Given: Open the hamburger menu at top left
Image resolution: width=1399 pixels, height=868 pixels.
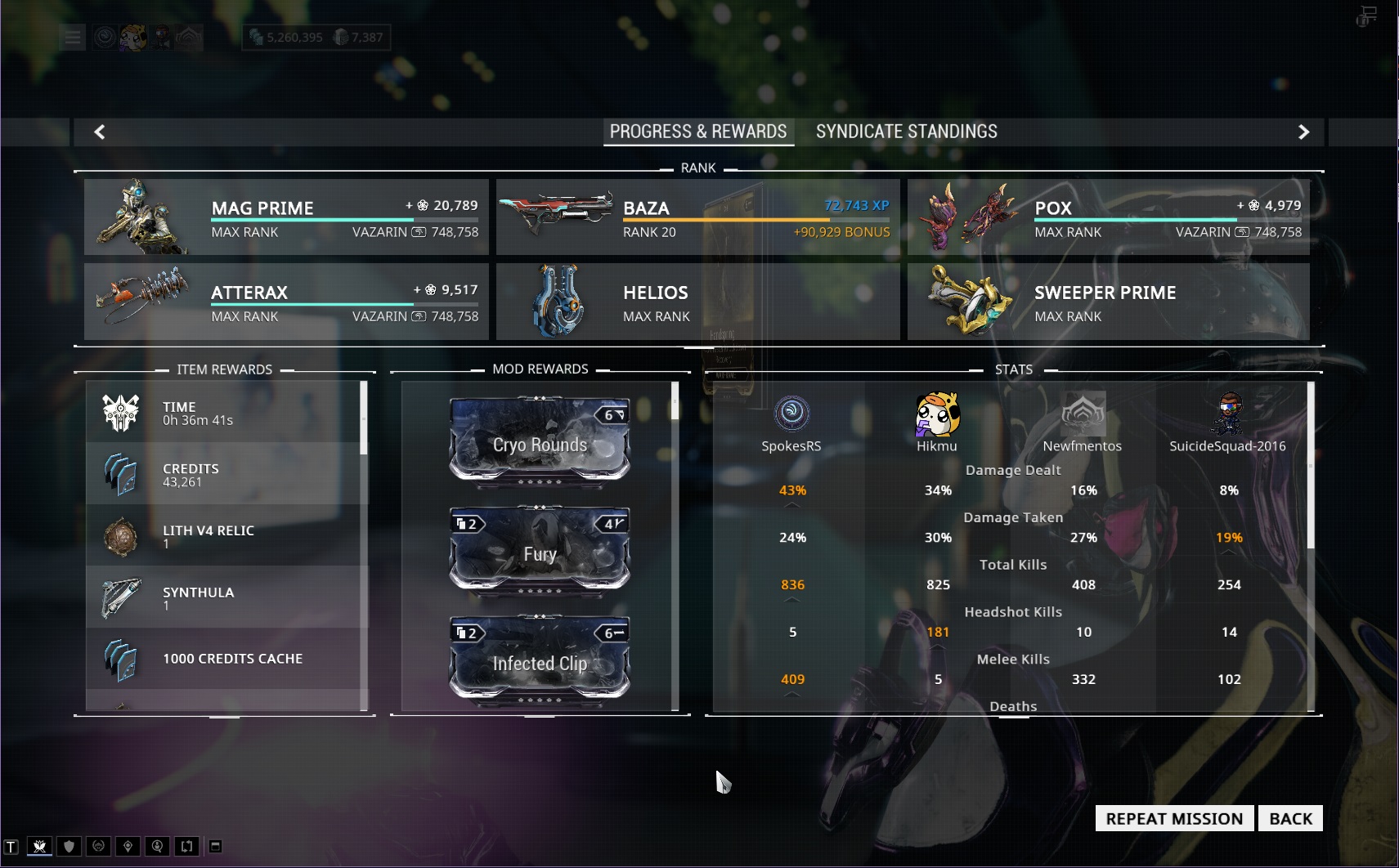Looking at the screenshot, I should [x=73, y=37].
